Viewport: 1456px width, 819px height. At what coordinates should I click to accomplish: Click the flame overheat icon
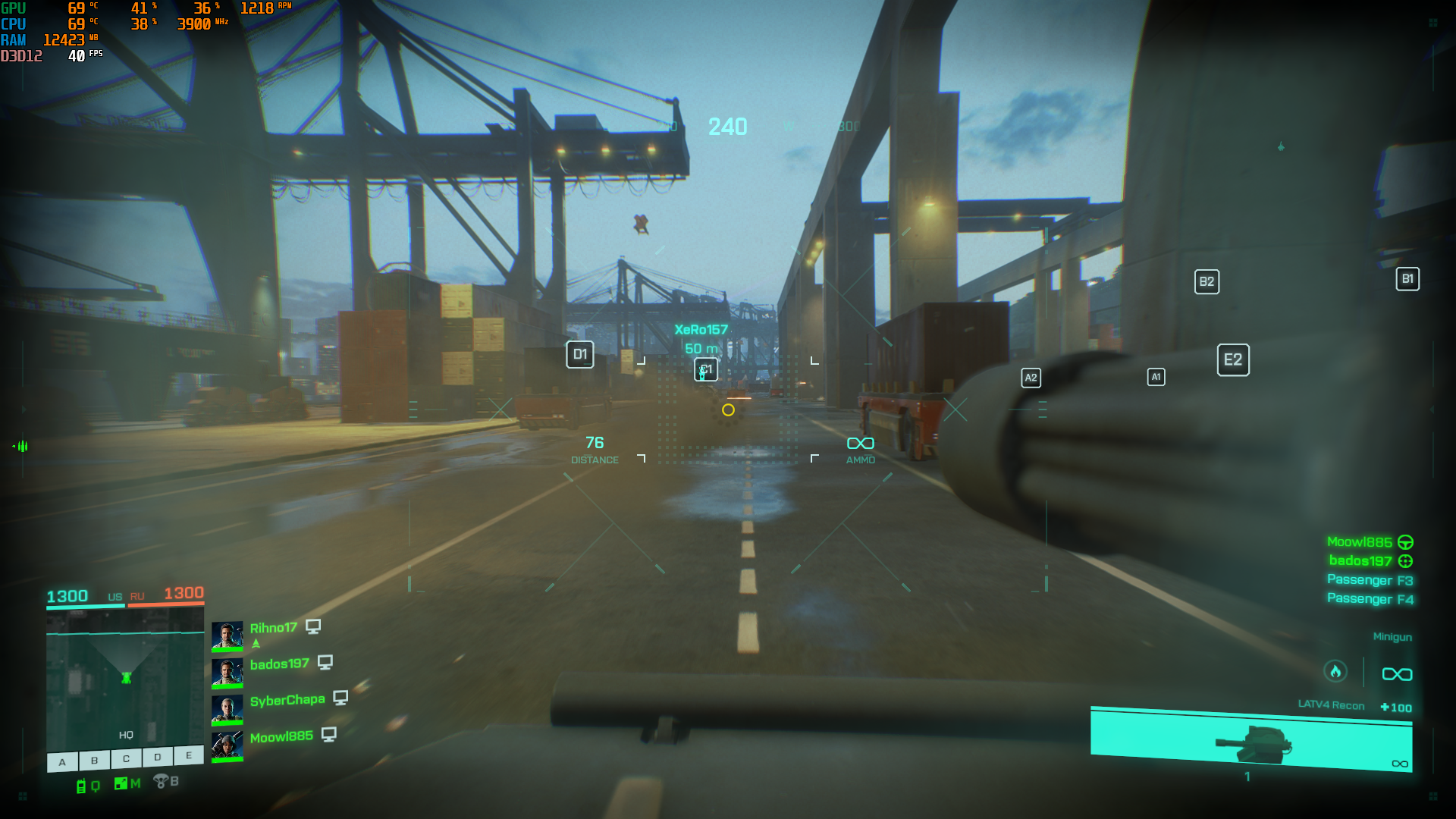(x=1335, y=671)
